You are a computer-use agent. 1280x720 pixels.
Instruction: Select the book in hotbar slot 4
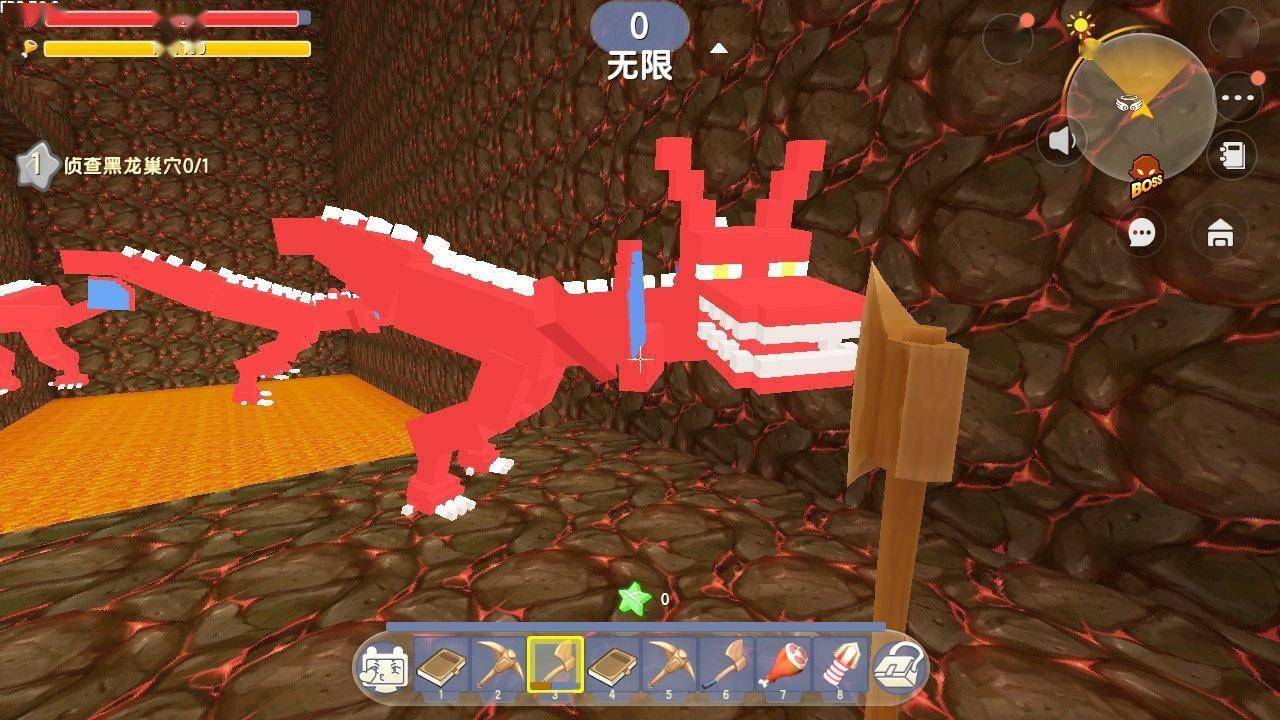coord(612,664)
